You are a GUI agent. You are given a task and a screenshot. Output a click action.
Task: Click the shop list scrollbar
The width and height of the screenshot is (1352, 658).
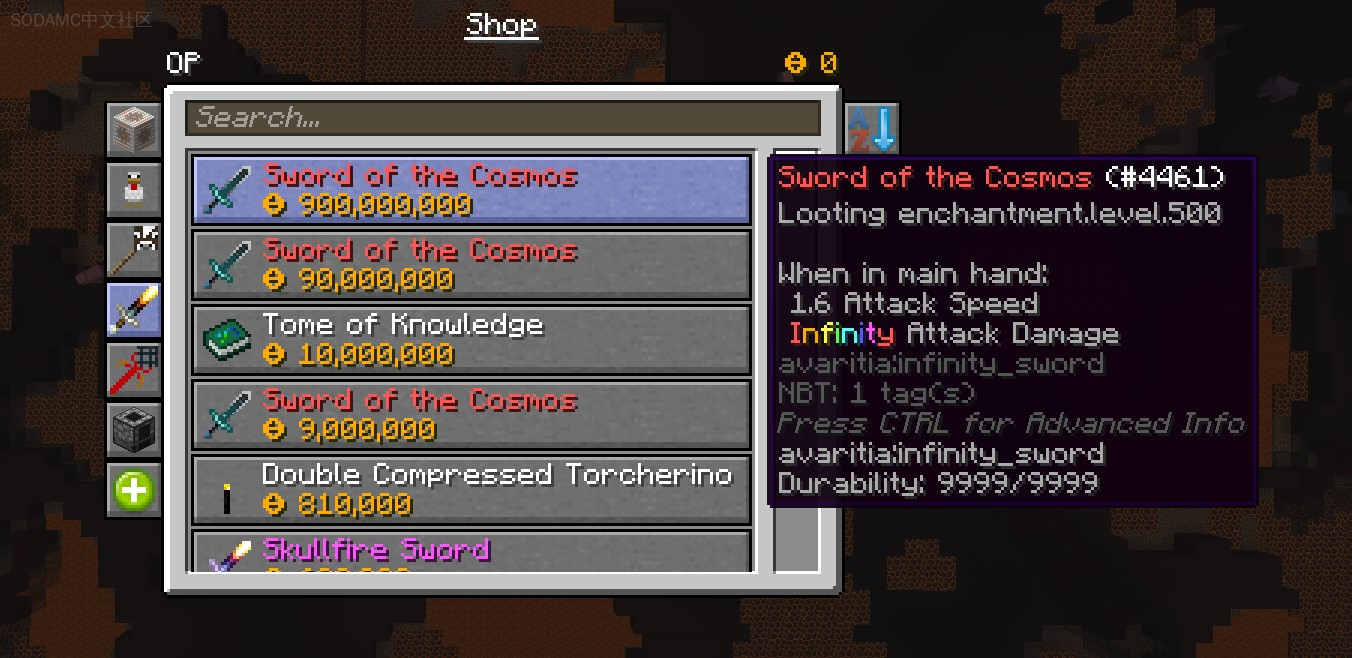pyautogui.click(x=796, y=540)
